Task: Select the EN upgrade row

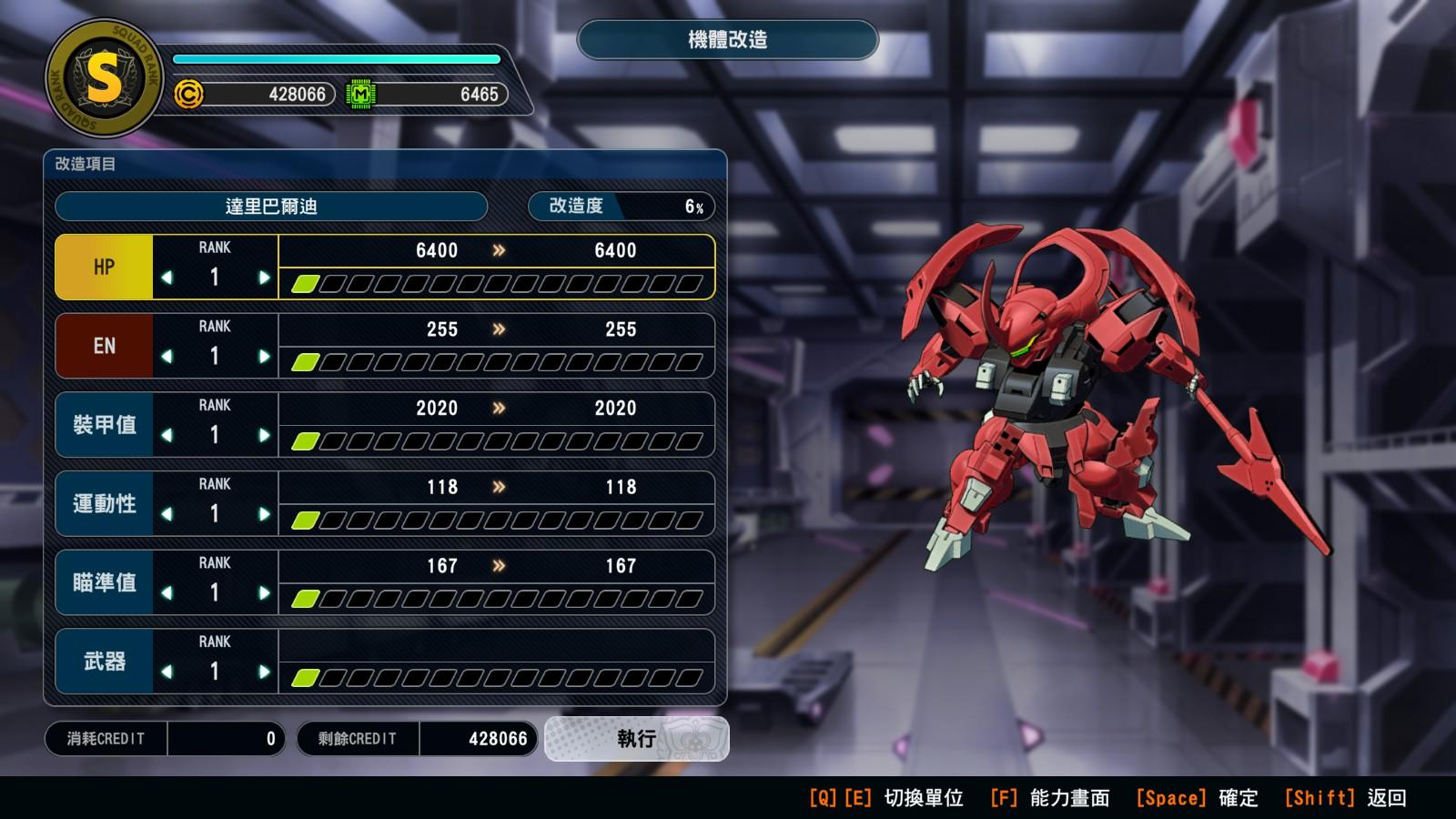Action: 104,347
